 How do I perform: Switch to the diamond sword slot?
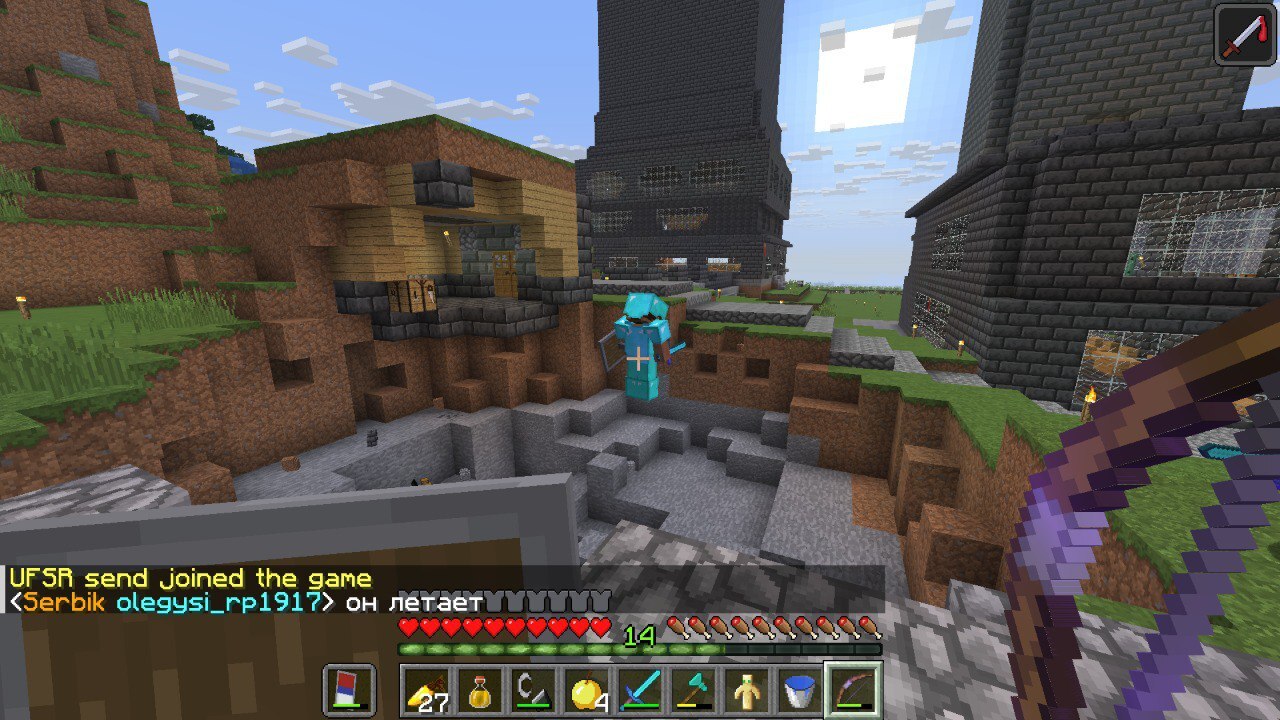click(641, 691)
